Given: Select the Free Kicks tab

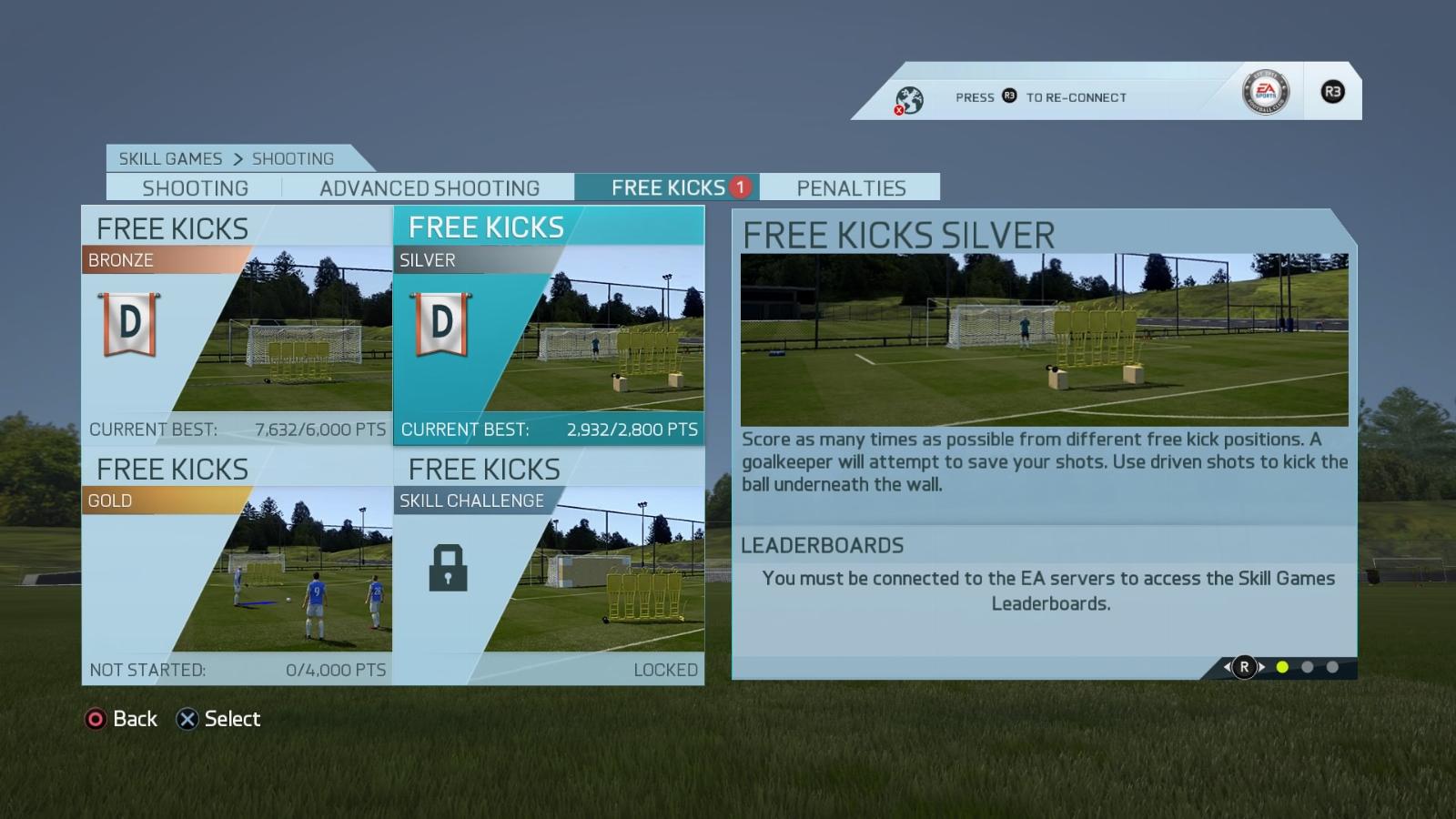Looking at the screenshot, I should click(668, 187).
